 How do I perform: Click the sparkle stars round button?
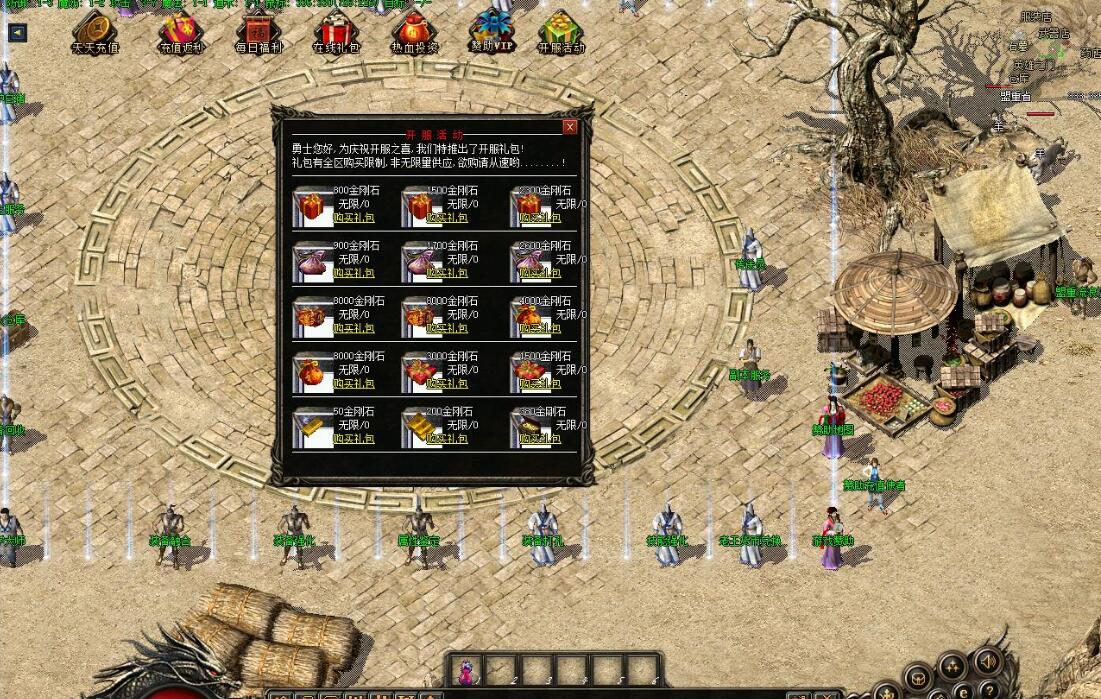(951, 664)
